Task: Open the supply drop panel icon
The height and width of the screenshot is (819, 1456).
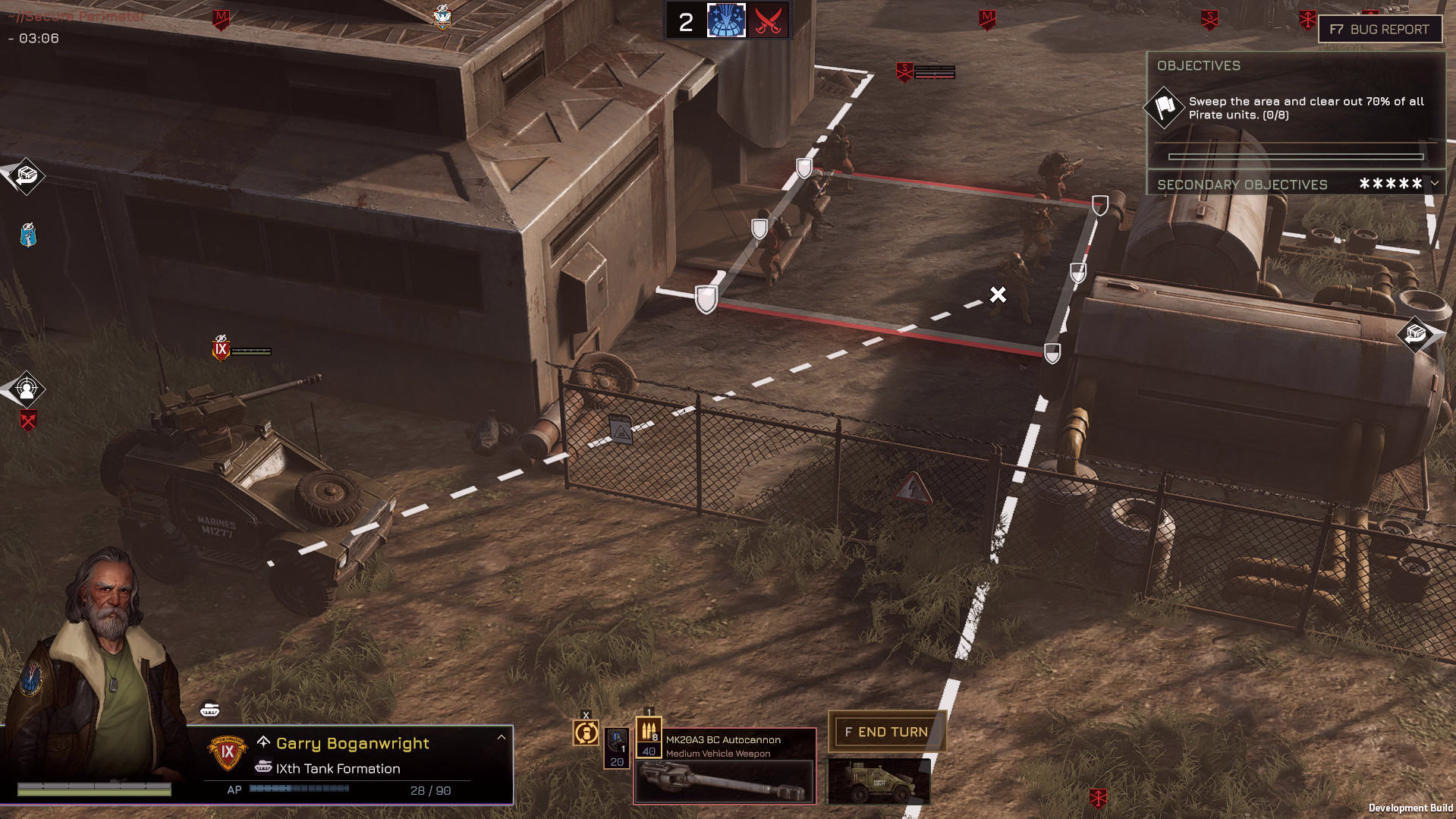Action: click(x=24, y=176)
